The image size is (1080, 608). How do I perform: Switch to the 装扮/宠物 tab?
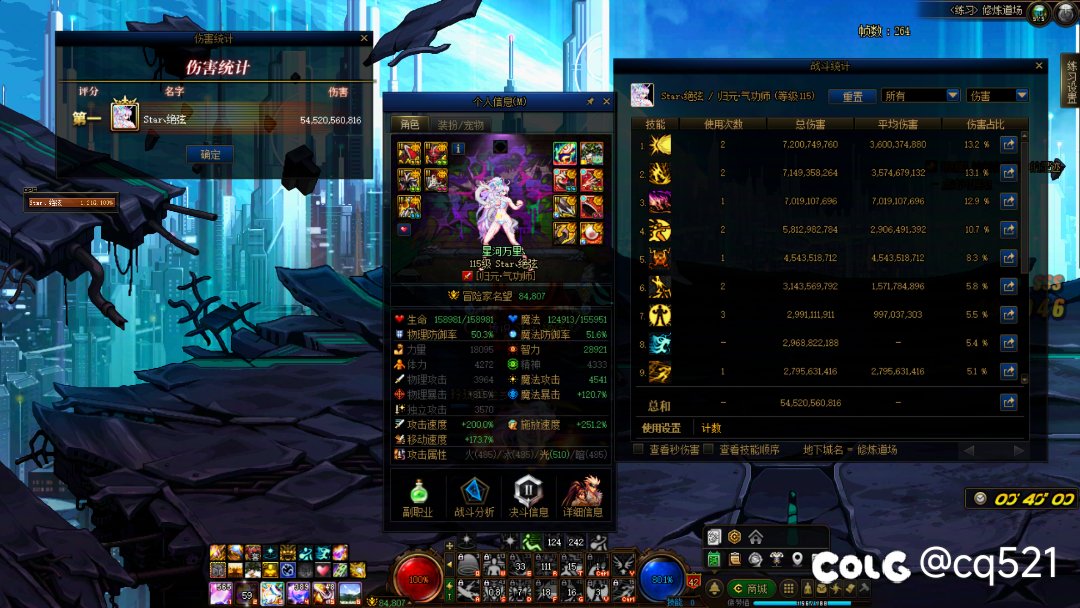point(460,125)
